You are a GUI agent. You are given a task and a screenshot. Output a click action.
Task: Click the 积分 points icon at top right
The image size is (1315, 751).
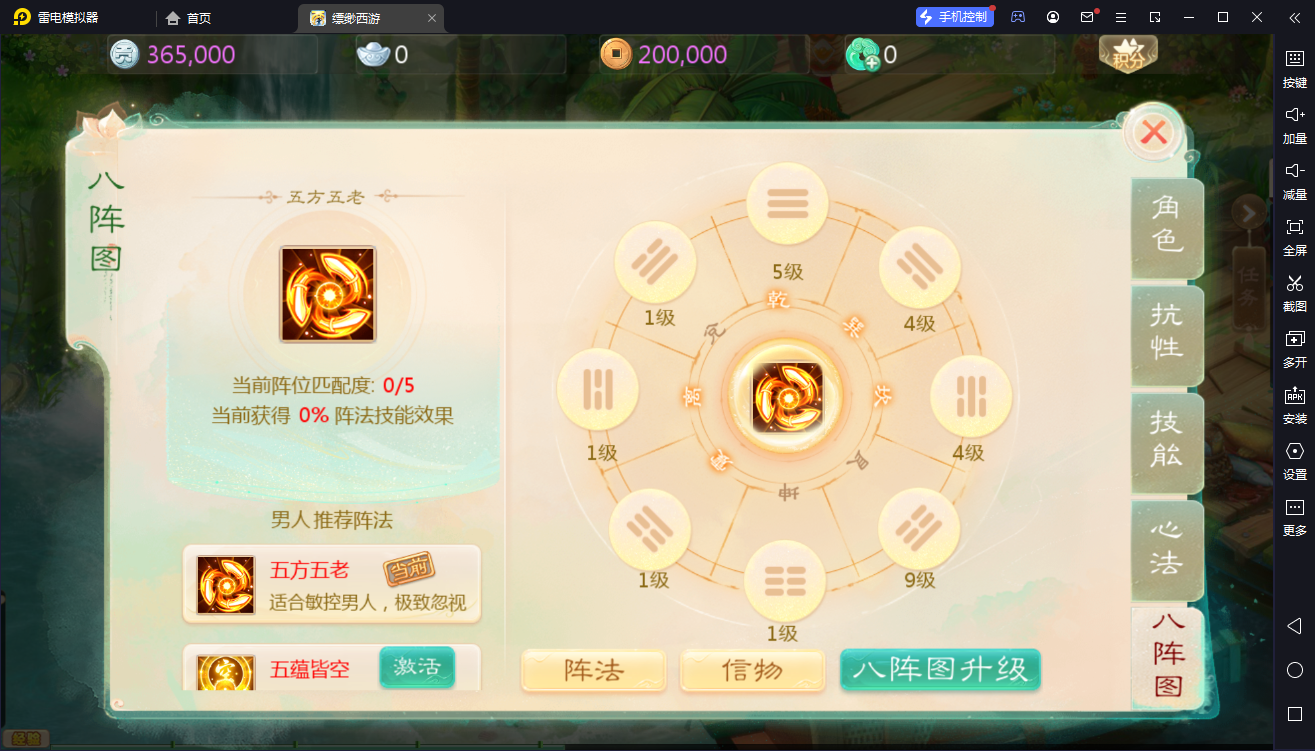(x=1128, y=55)
